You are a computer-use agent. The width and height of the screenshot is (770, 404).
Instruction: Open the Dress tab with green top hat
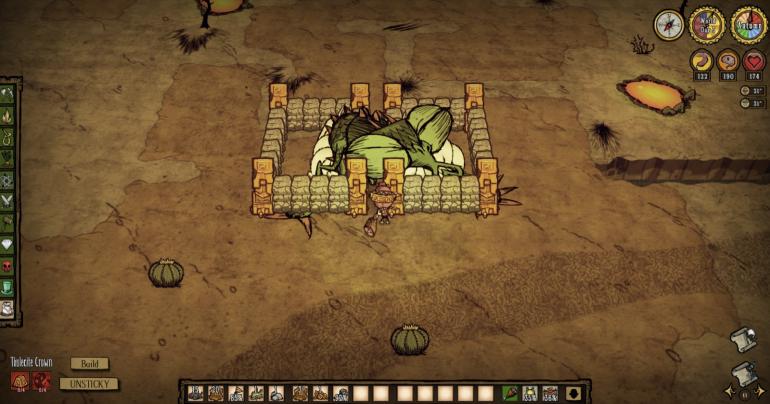9,287
